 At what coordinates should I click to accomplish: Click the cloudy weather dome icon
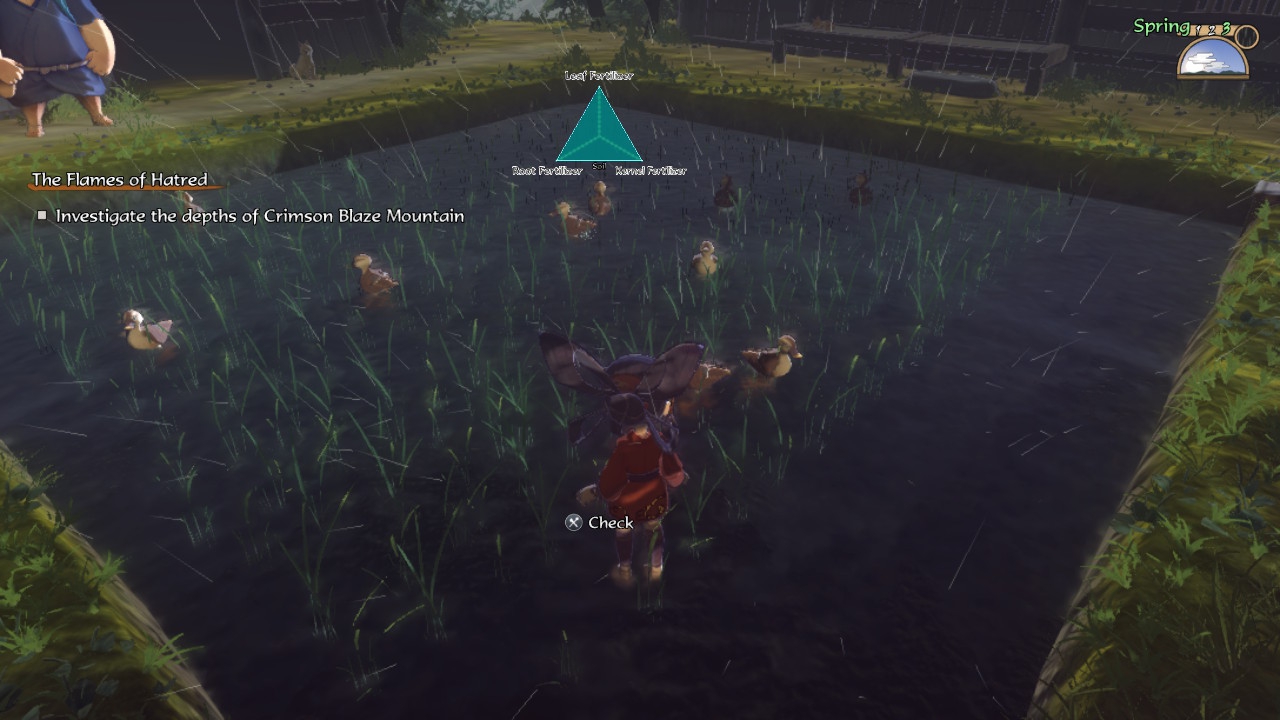click(1213, 59)
